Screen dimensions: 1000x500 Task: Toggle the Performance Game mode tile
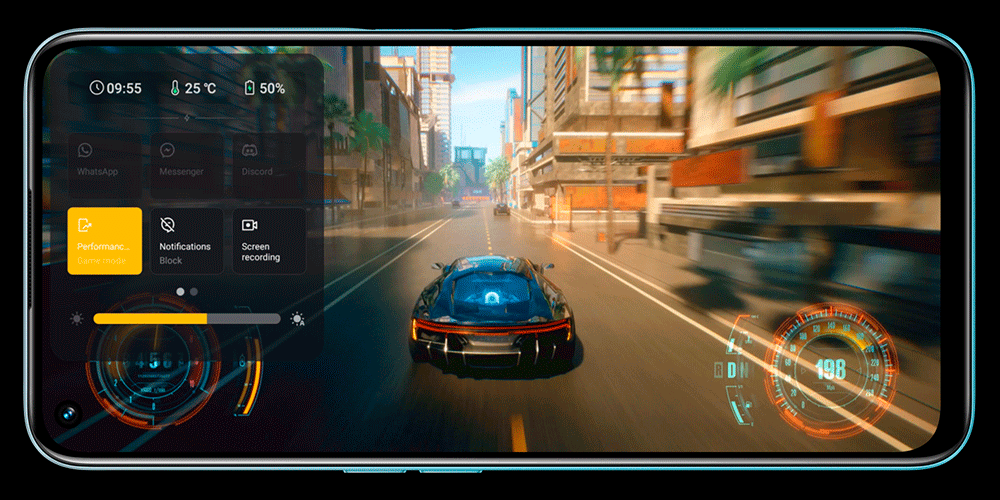click(104, 241)
